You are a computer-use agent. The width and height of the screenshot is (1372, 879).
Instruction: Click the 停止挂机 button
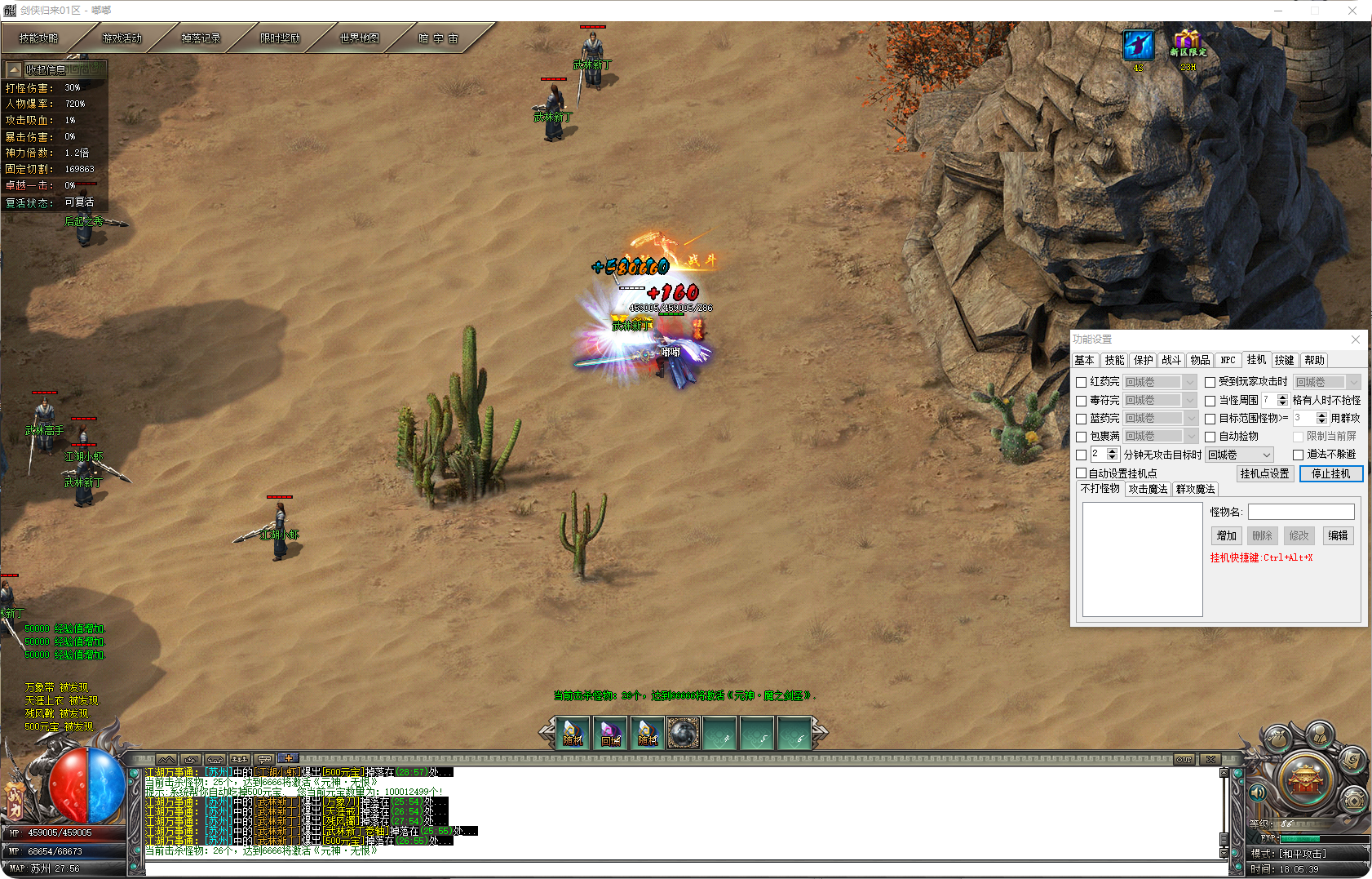(x=1330, y=473)
